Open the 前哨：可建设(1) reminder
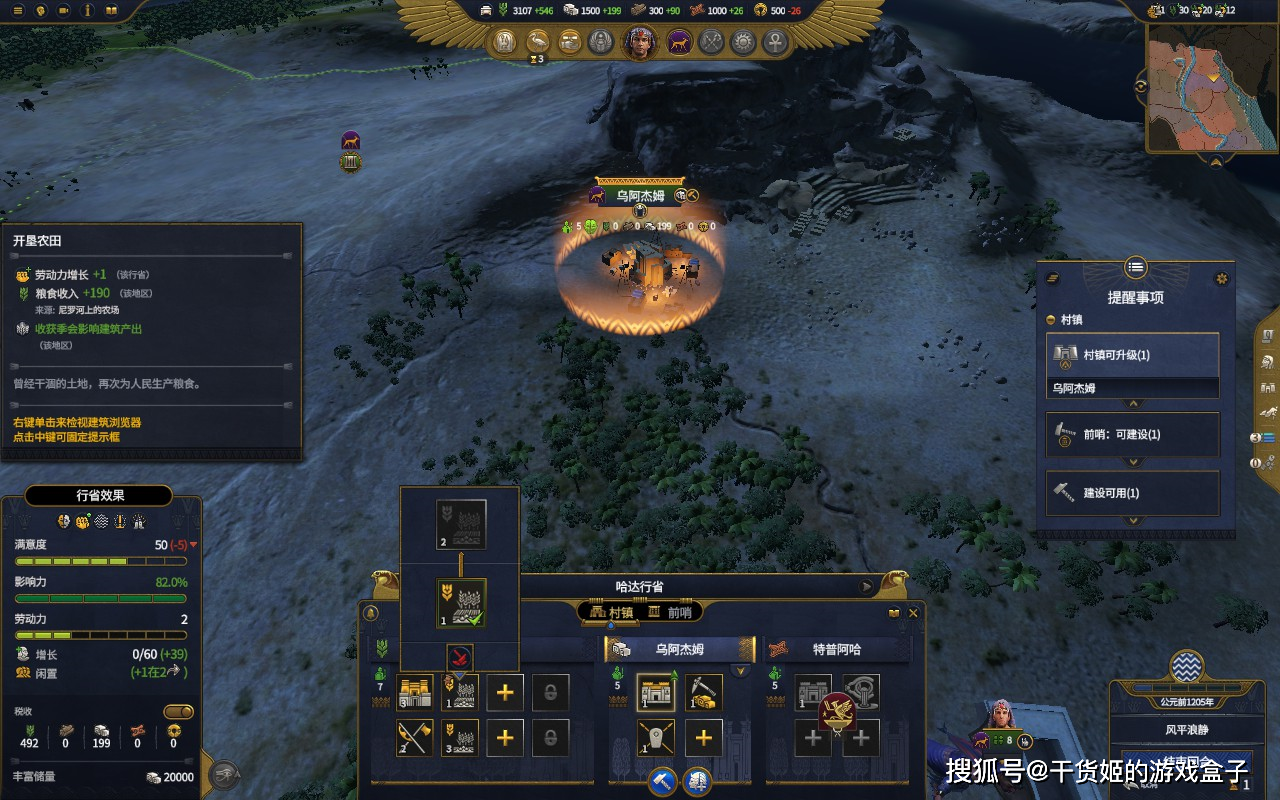1280x800 pixels. coord(1132,434)
